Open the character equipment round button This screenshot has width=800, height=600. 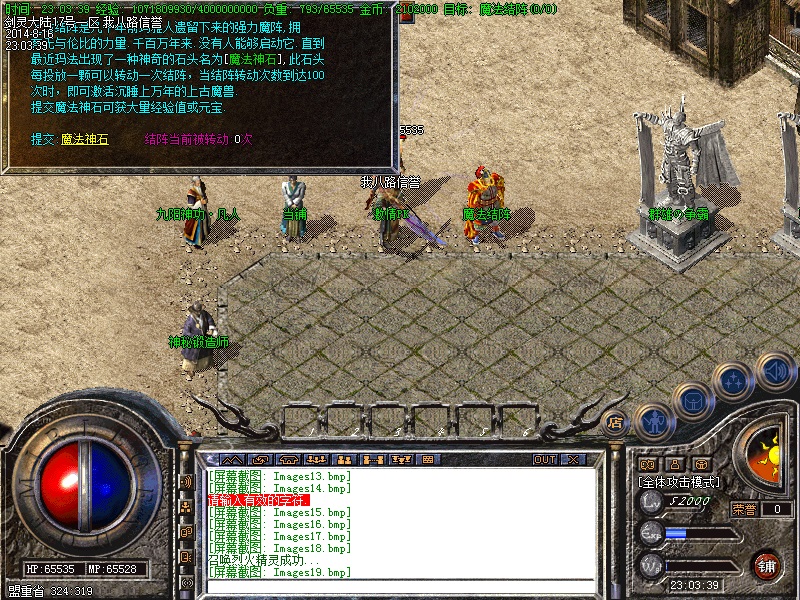[653, 420]
